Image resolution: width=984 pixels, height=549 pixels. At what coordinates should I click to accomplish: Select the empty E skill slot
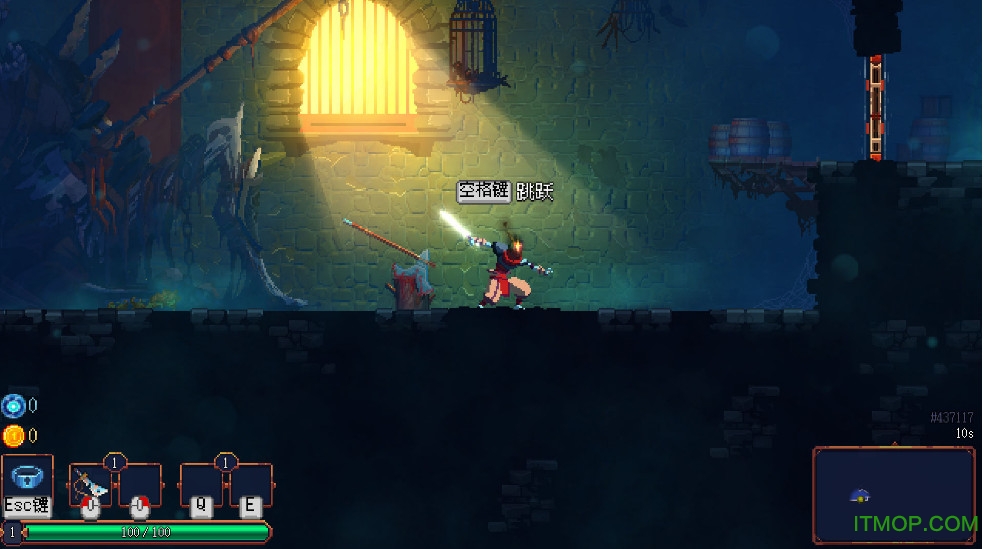[x=250, y=486]
